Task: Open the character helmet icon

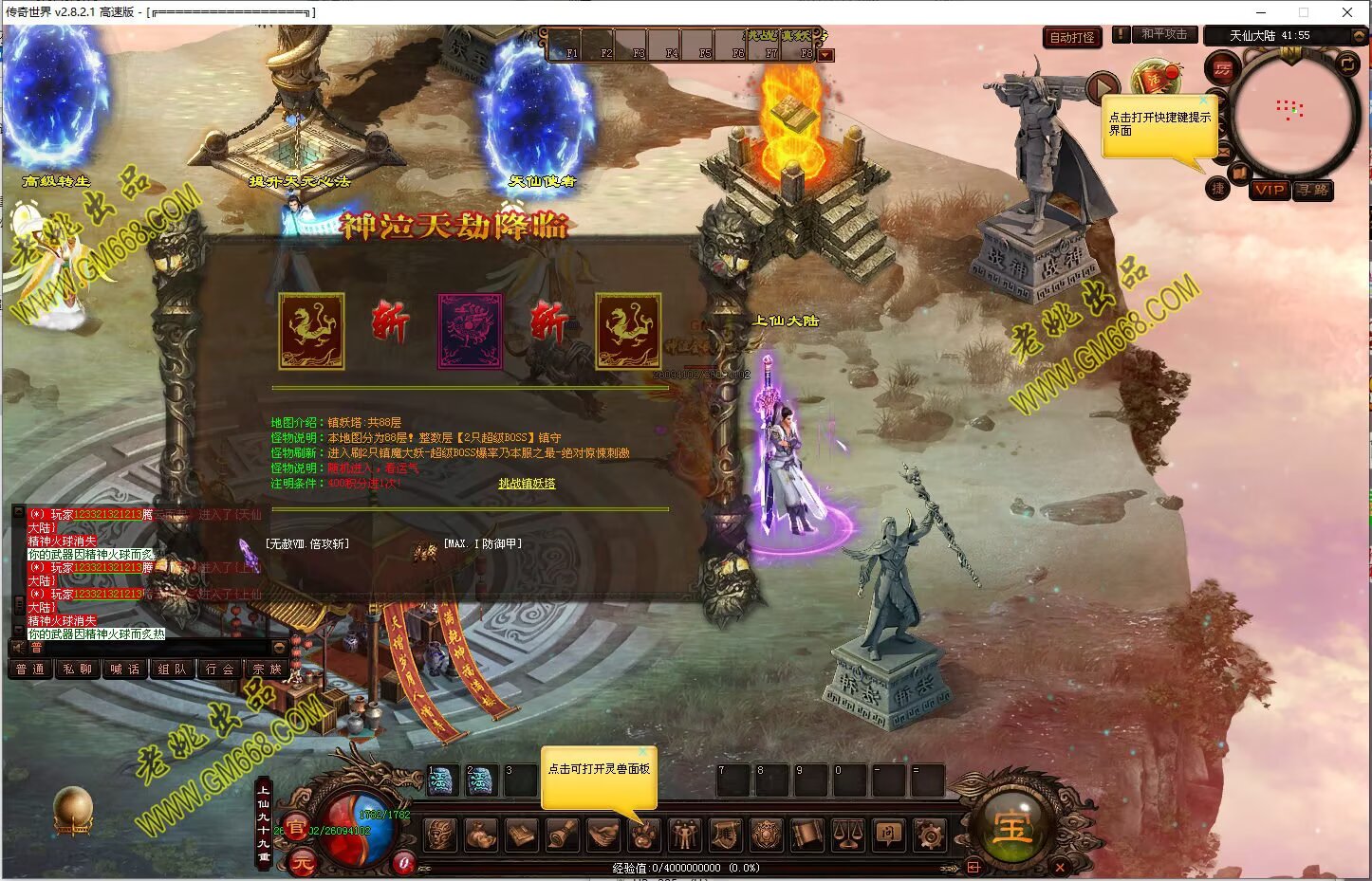Action: tap(439, 835)
